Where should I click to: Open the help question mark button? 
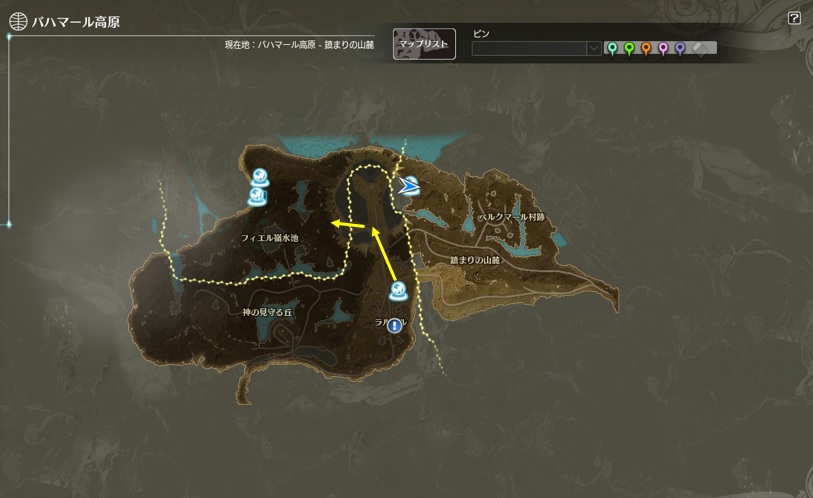(794, 18)
